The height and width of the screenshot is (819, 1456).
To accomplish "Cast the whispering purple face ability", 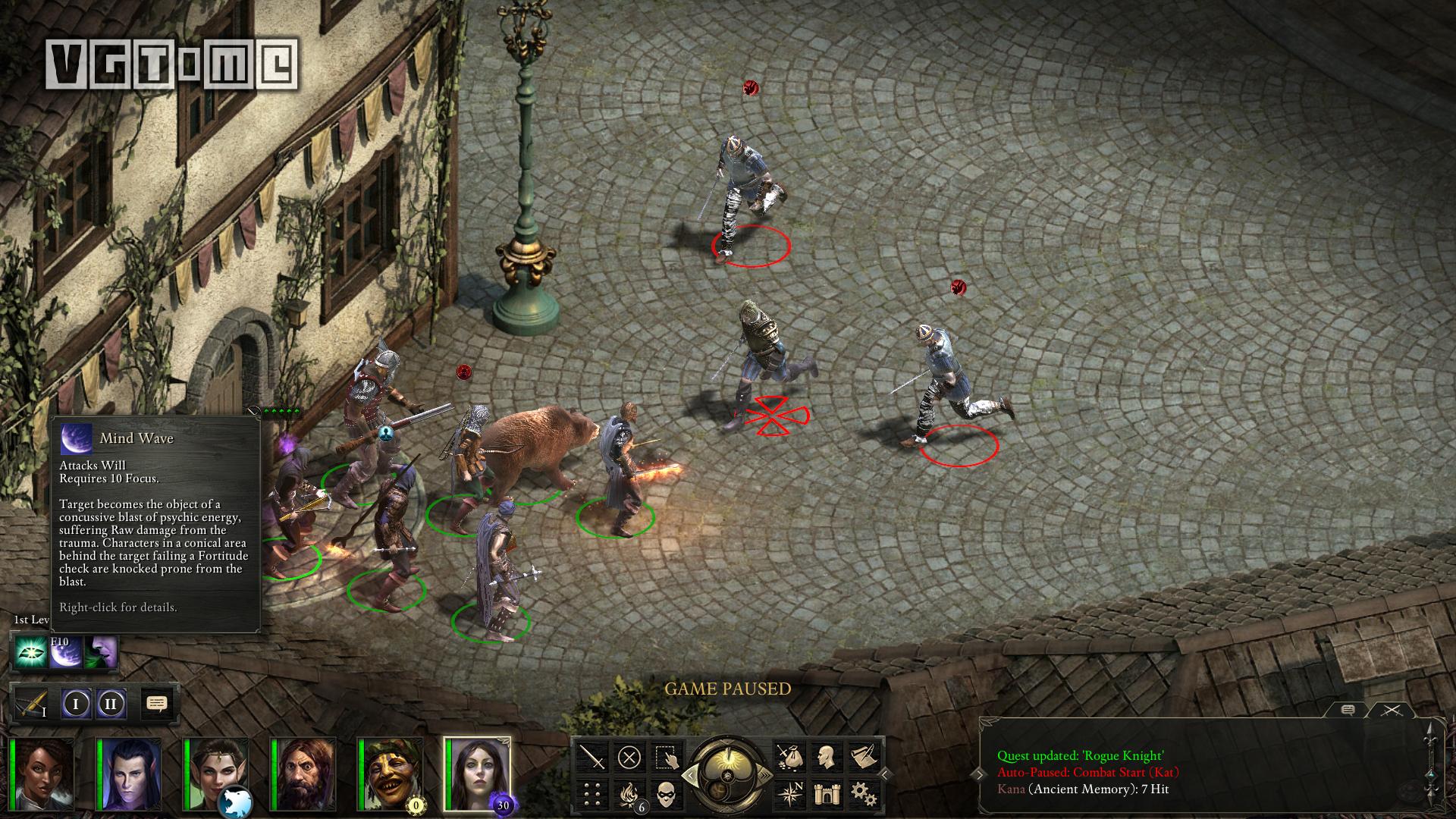I will point(101,653).
